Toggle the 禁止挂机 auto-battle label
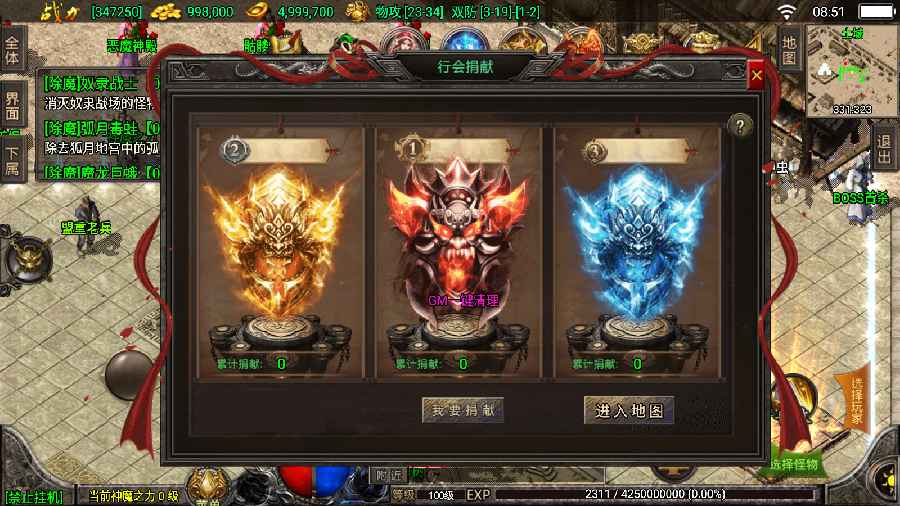 (33, 496)
